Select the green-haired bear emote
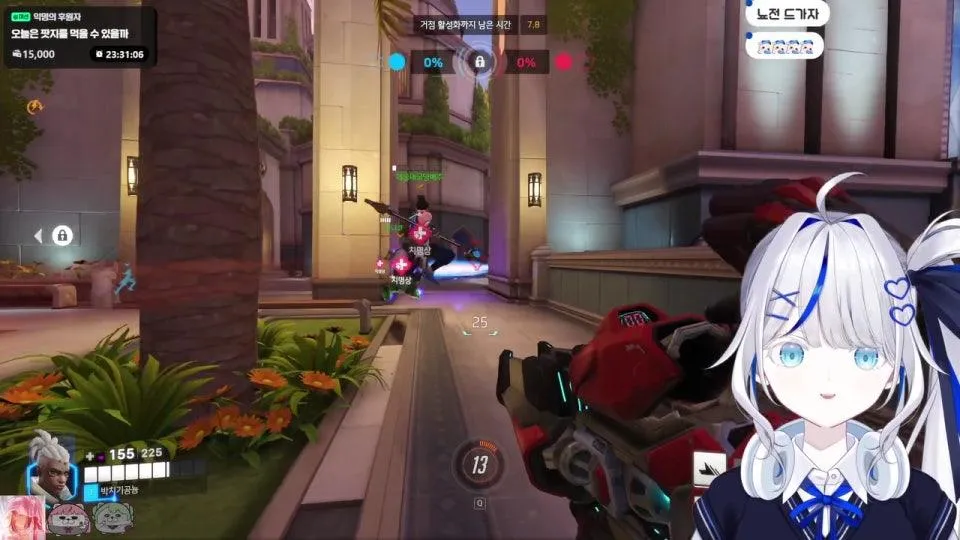 click(112, 518)
